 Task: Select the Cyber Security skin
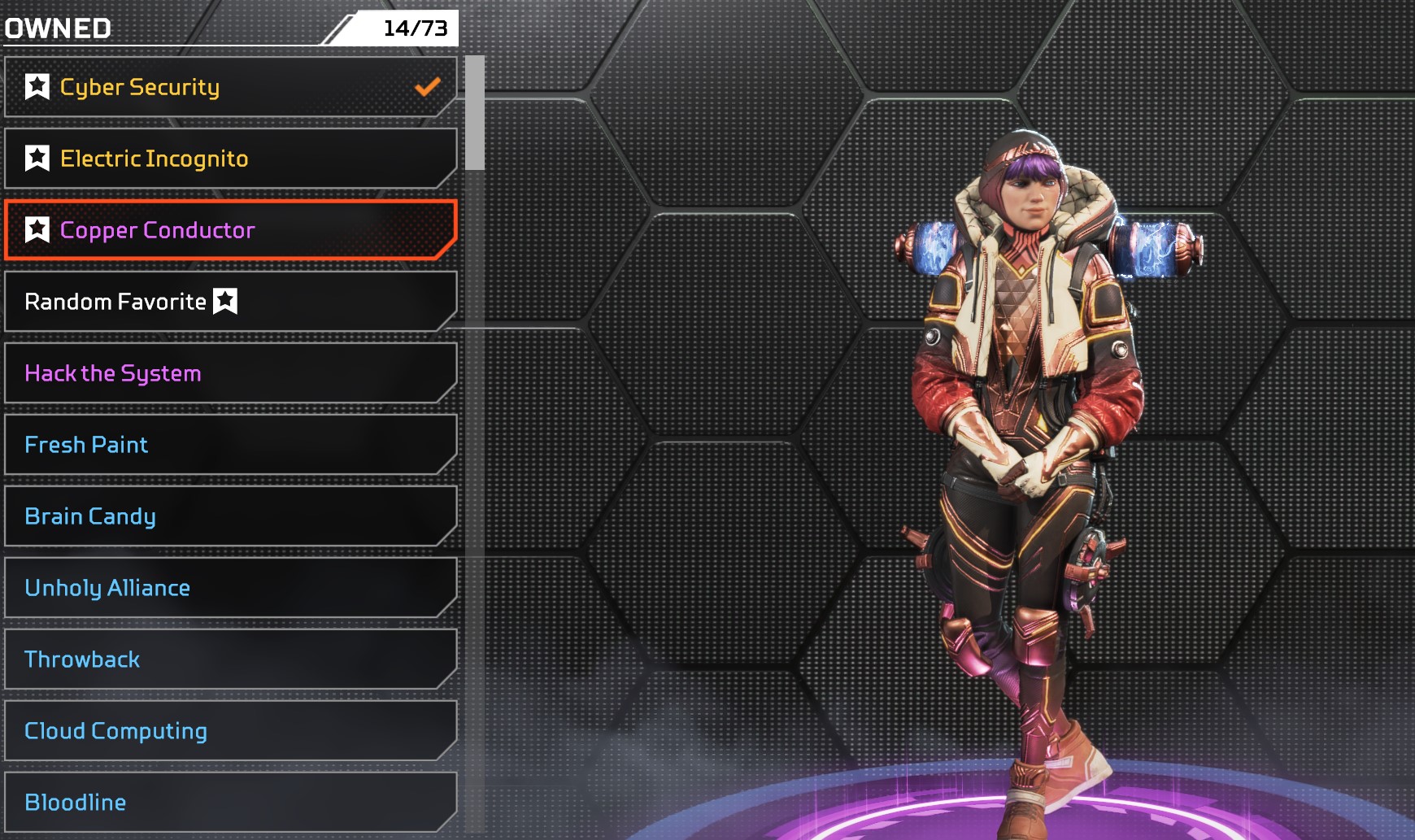[231, 87]
